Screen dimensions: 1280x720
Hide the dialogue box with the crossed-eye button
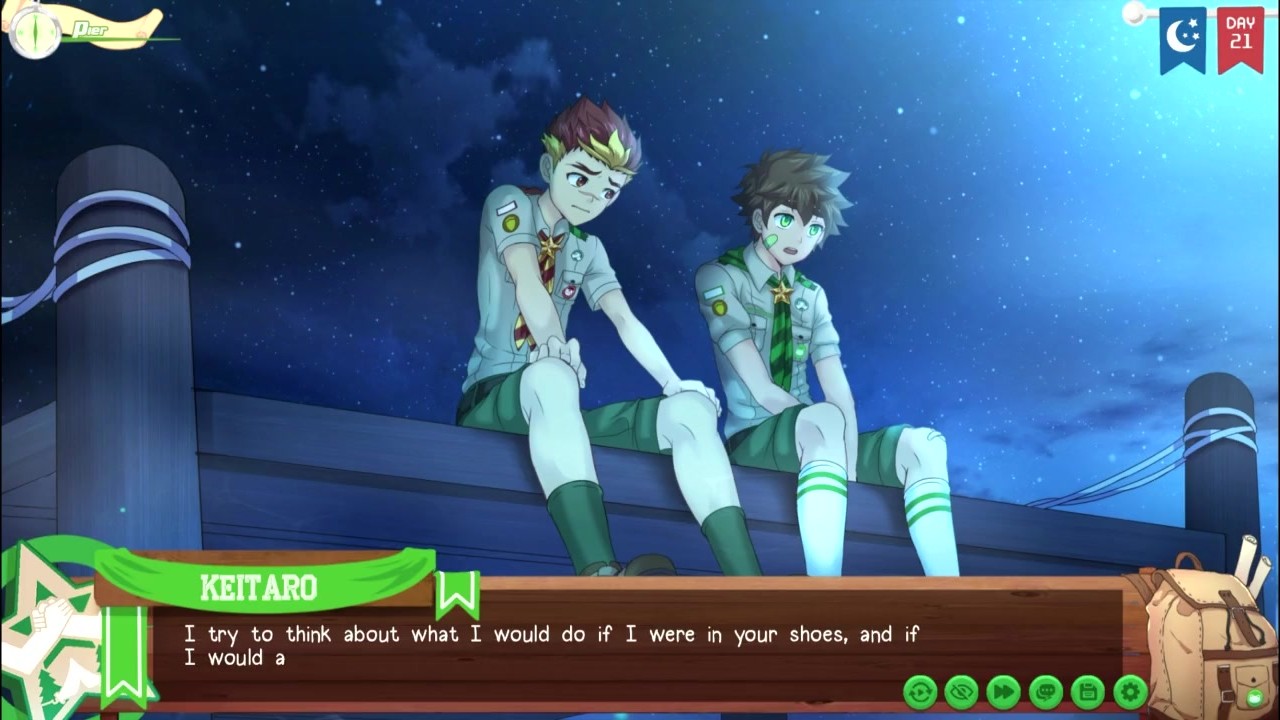tap(962, 691)
